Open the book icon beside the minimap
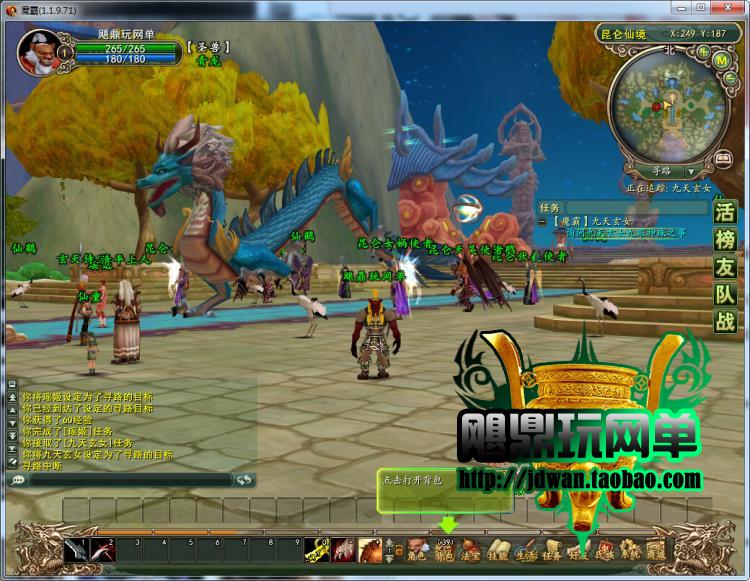750x581 pixels. pos(723,160)
